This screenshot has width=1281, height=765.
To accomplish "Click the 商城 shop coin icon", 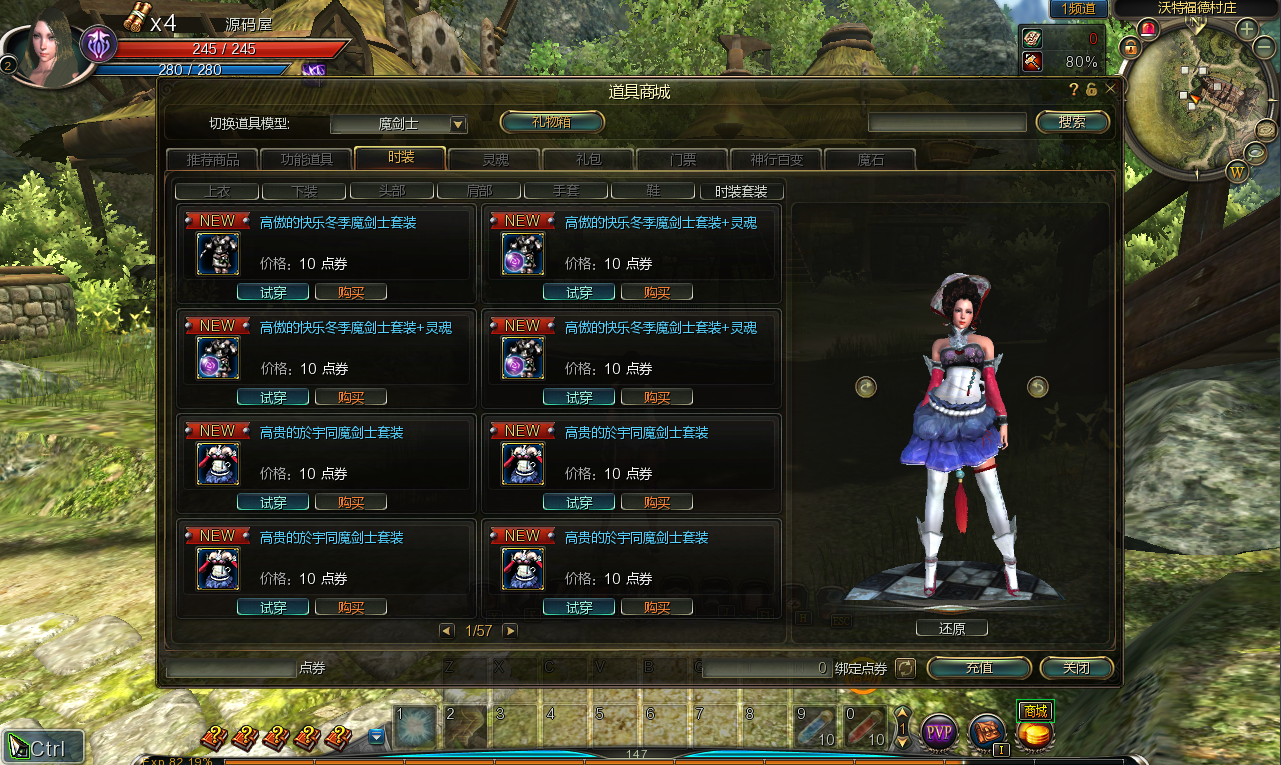I will (x=1034, y=734).
